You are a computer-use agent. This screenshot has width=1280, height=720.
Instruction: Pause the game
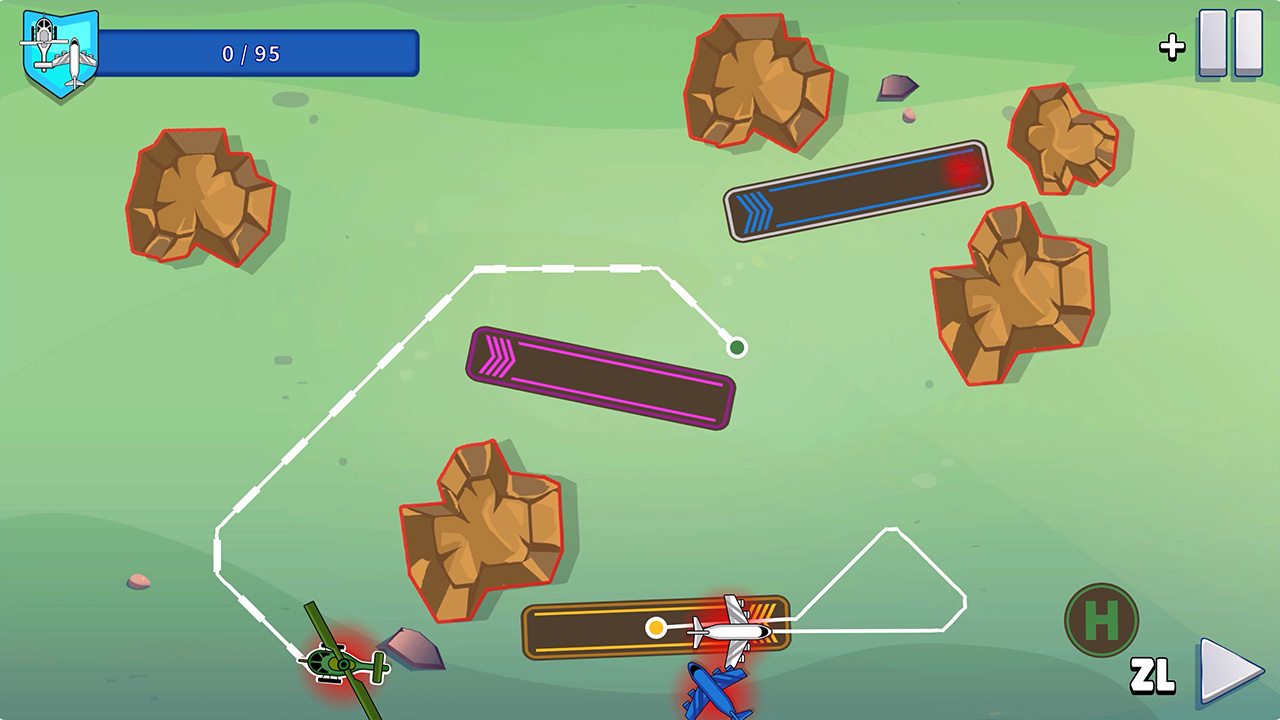point(1230,42)
